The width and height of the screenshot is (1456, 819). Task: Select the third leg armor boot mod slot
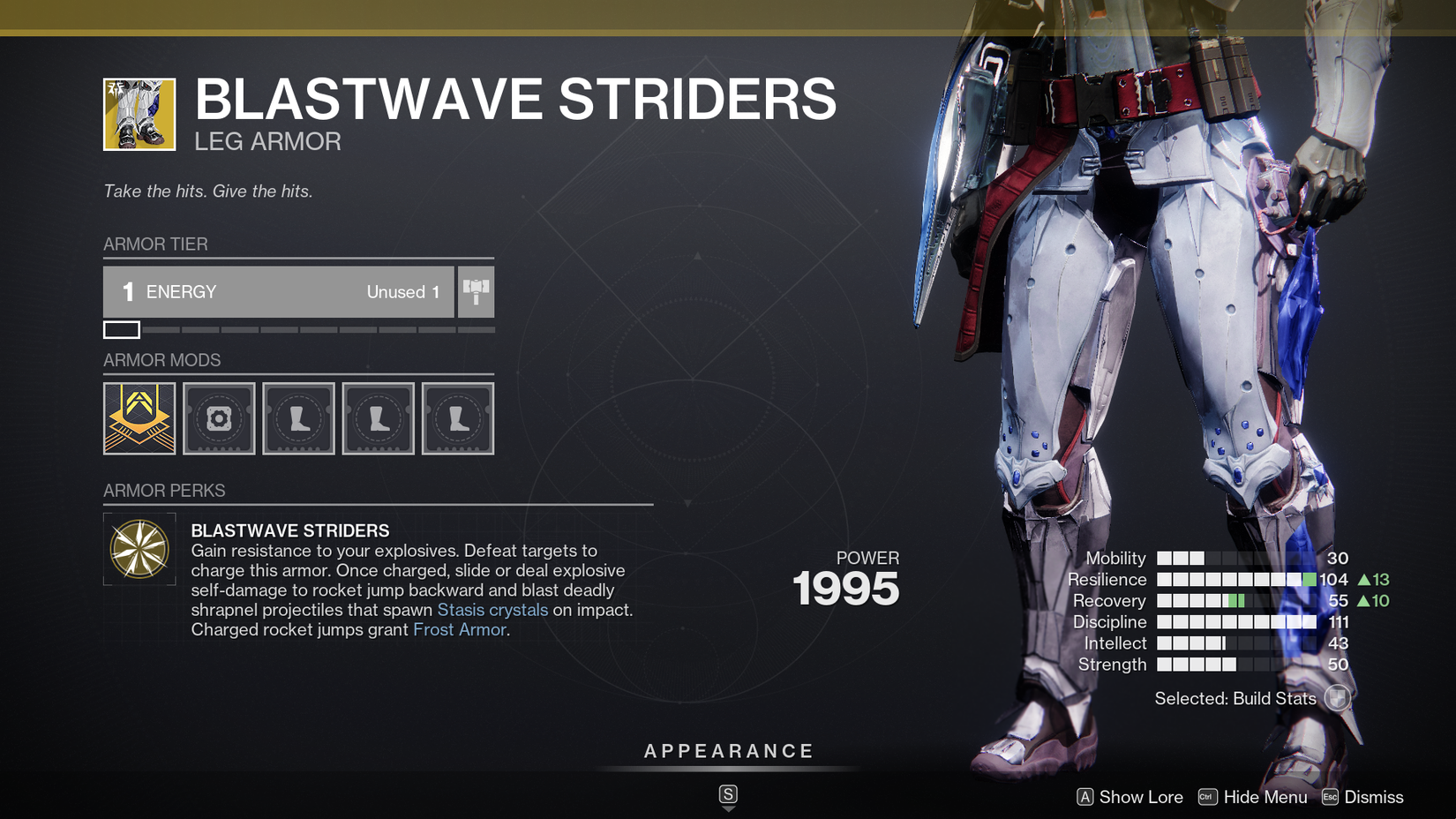tap(457, 417)
